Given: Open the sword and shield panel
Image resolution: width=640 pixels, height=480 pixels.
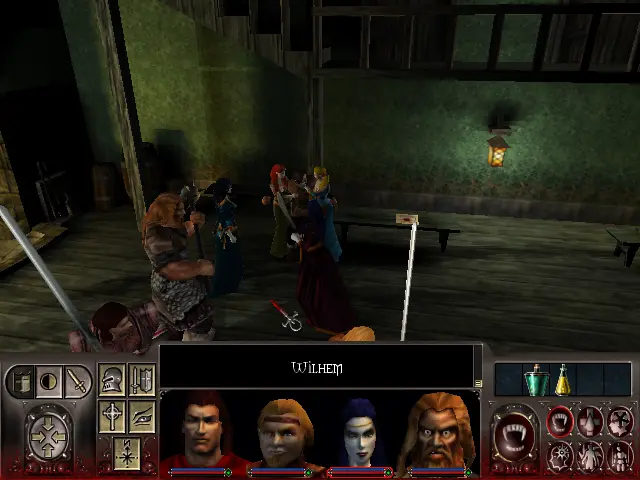Looking at the screenshot, I should point(141,380).
